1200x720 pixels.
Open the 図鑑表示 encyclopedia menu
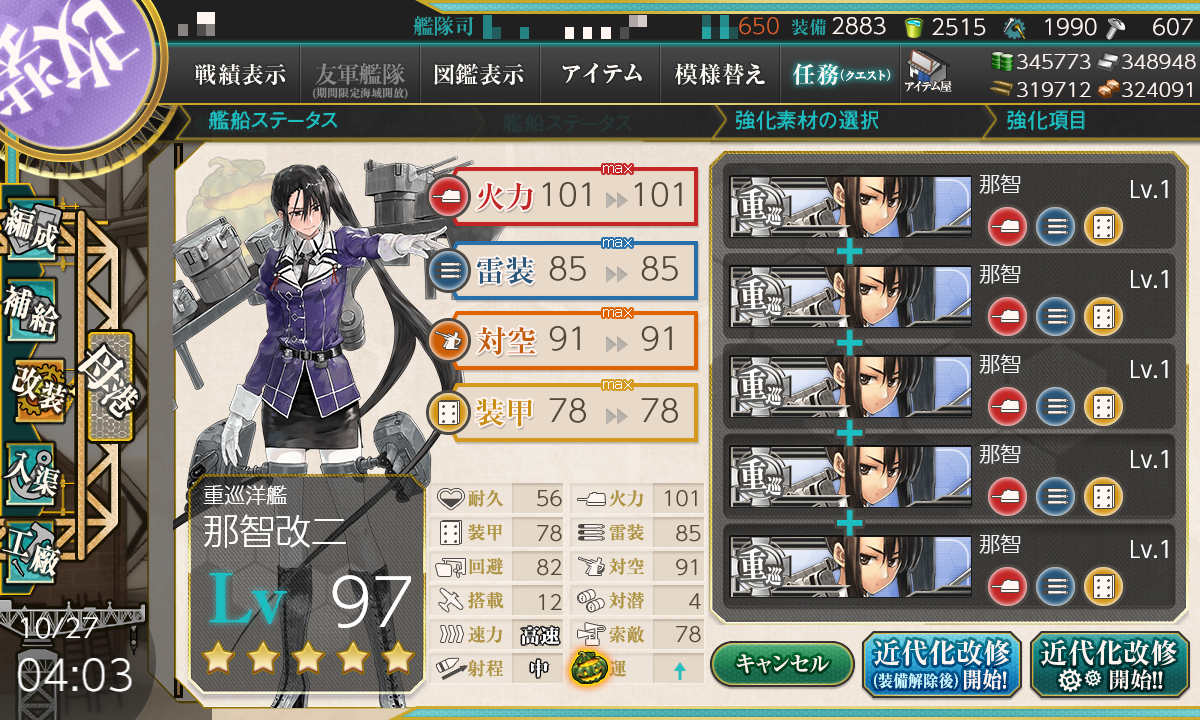478,74
